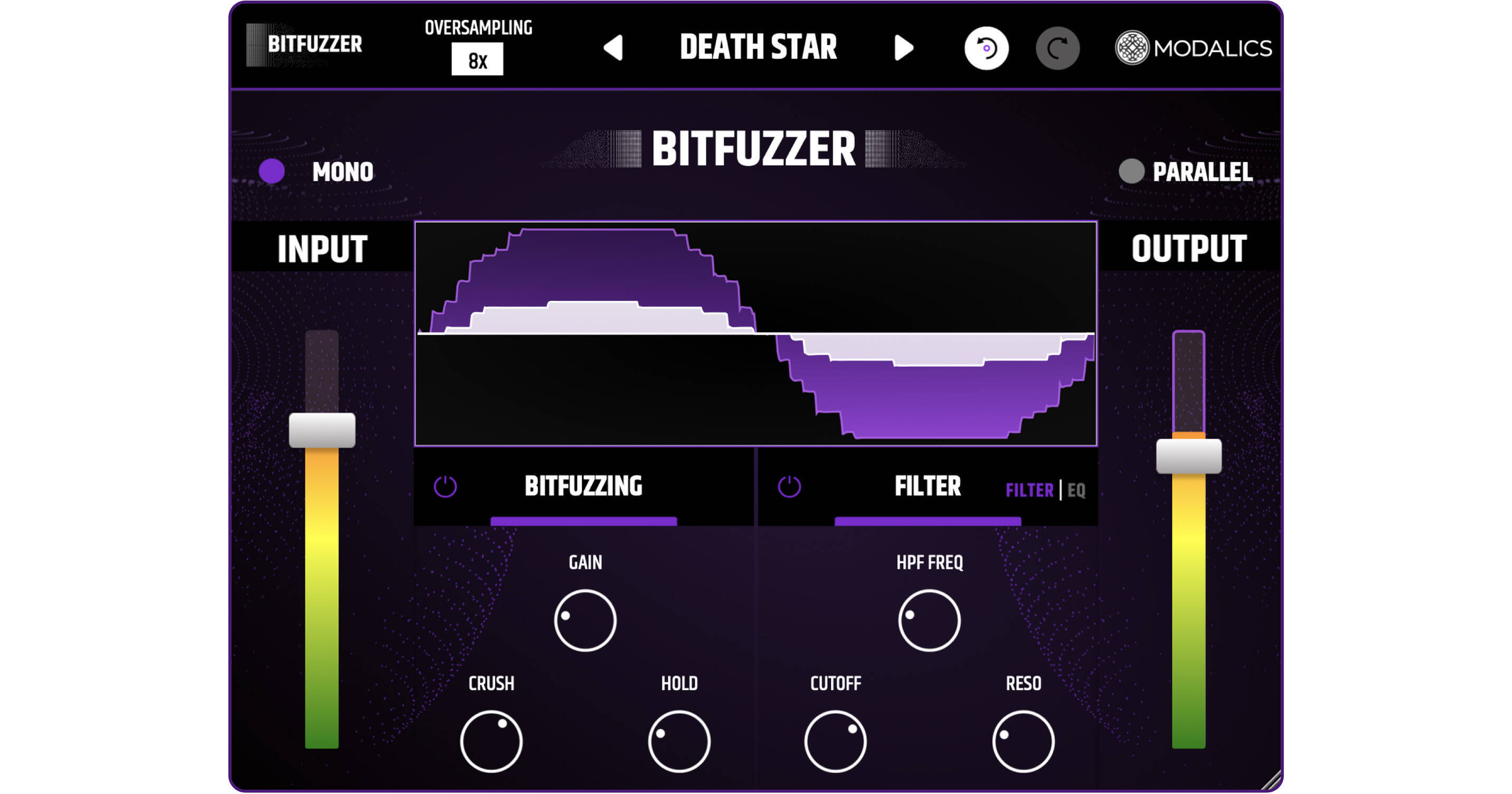Screen dimensions: 1512x794
Task: Advance to the next preset with the right arrow
Action: (x=904, y=48)
